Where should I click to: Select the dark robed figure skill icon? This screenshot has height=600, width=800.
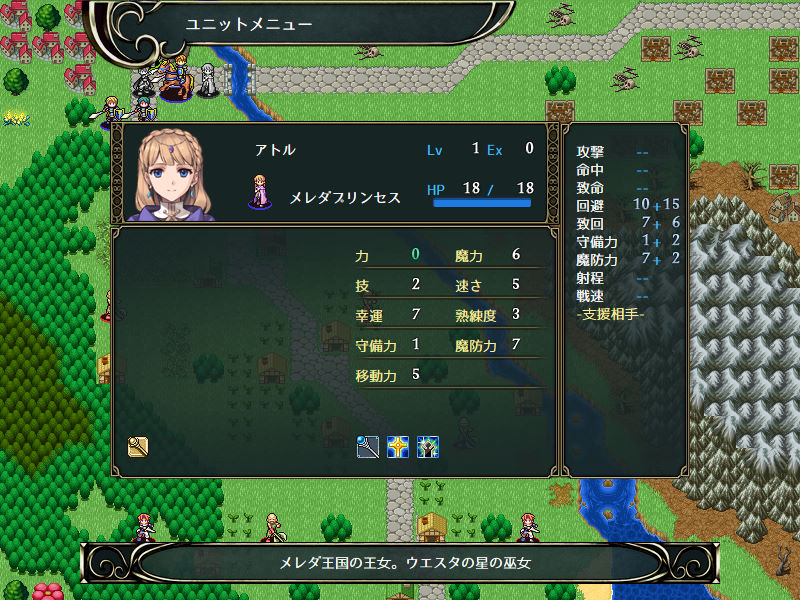pos(429,446)
